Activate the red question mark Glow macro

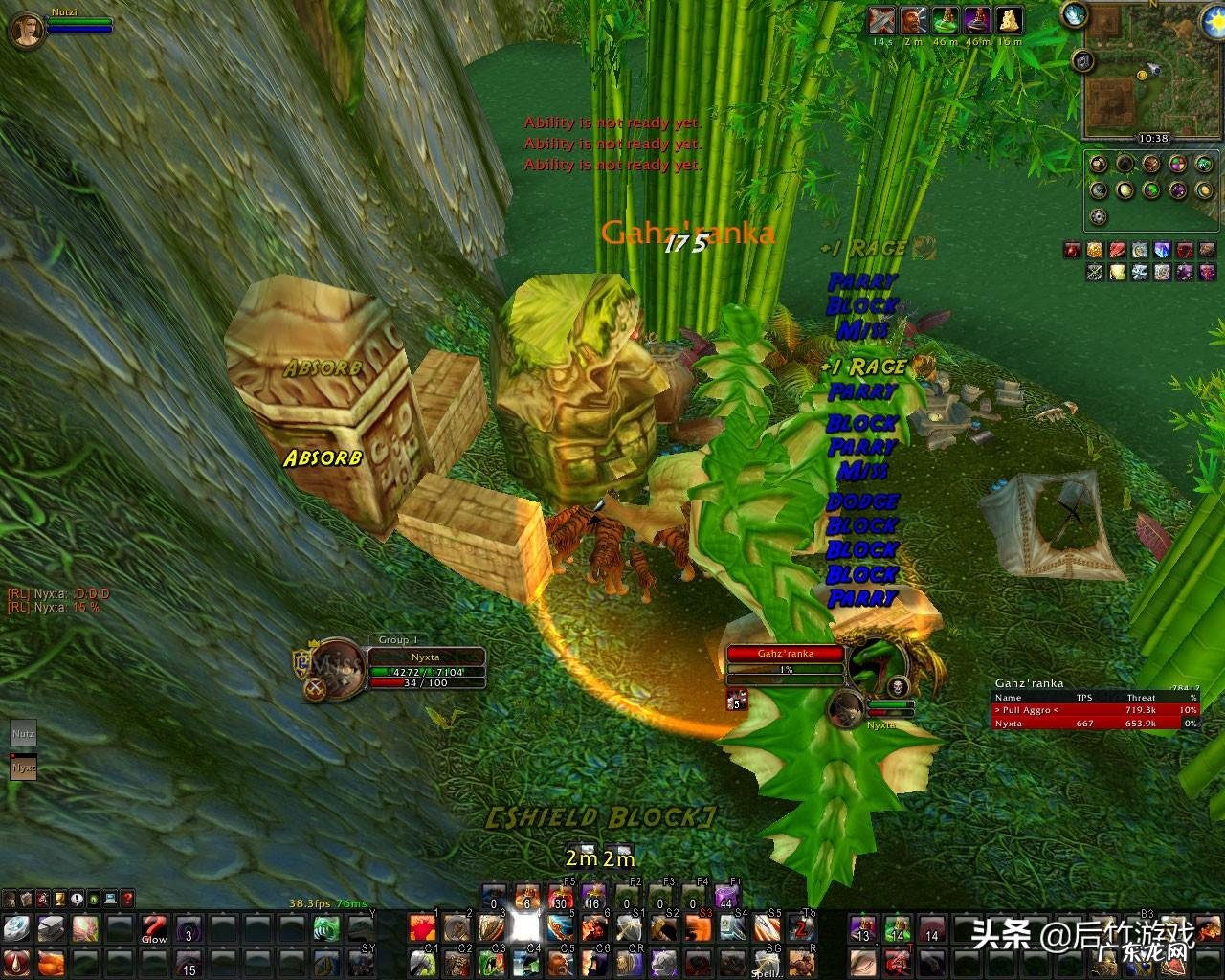(x=154, y=927)
